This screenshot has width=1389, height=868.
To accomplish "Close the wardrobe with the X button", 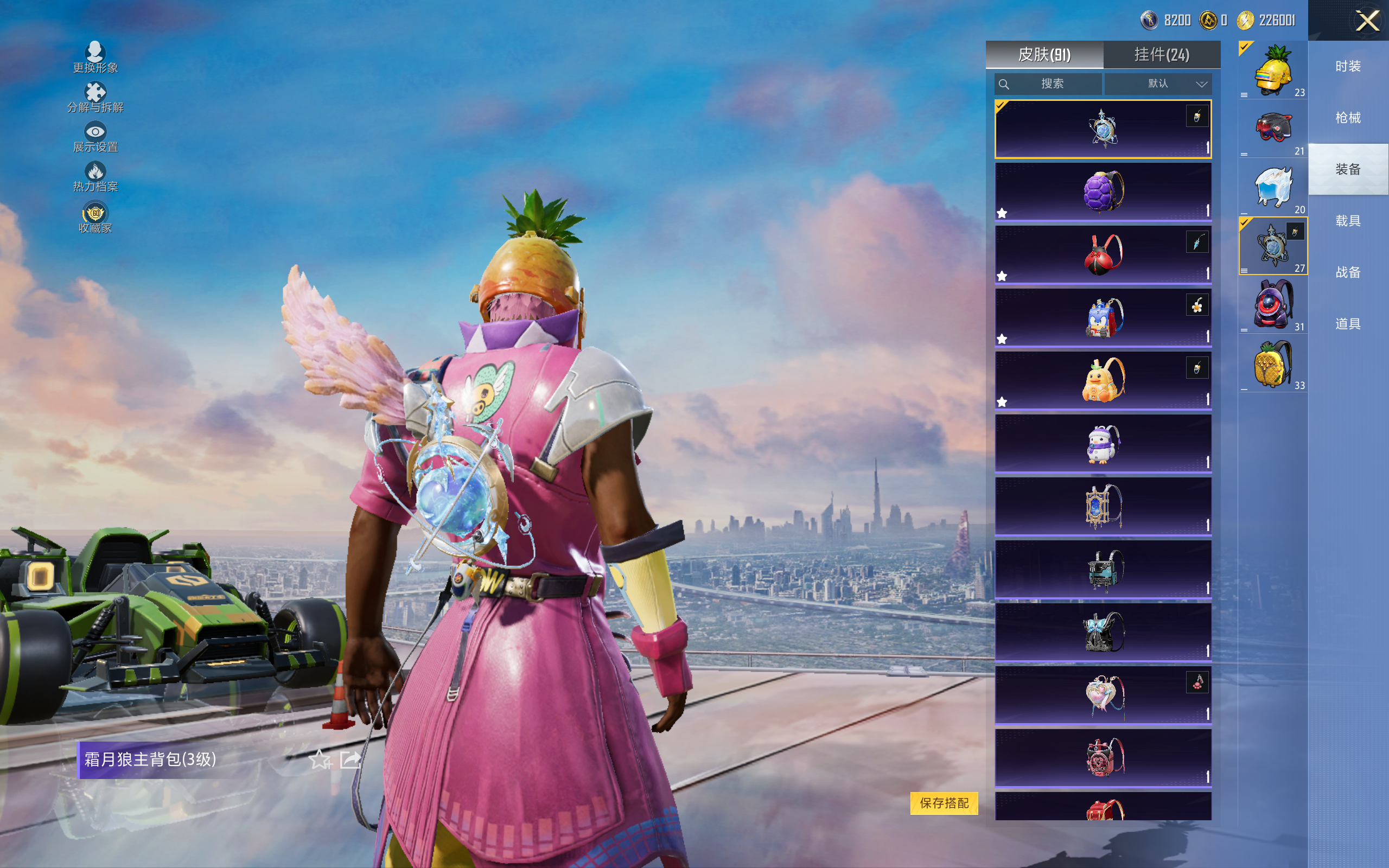I will pyautogui.click(x=1367, y=21).
